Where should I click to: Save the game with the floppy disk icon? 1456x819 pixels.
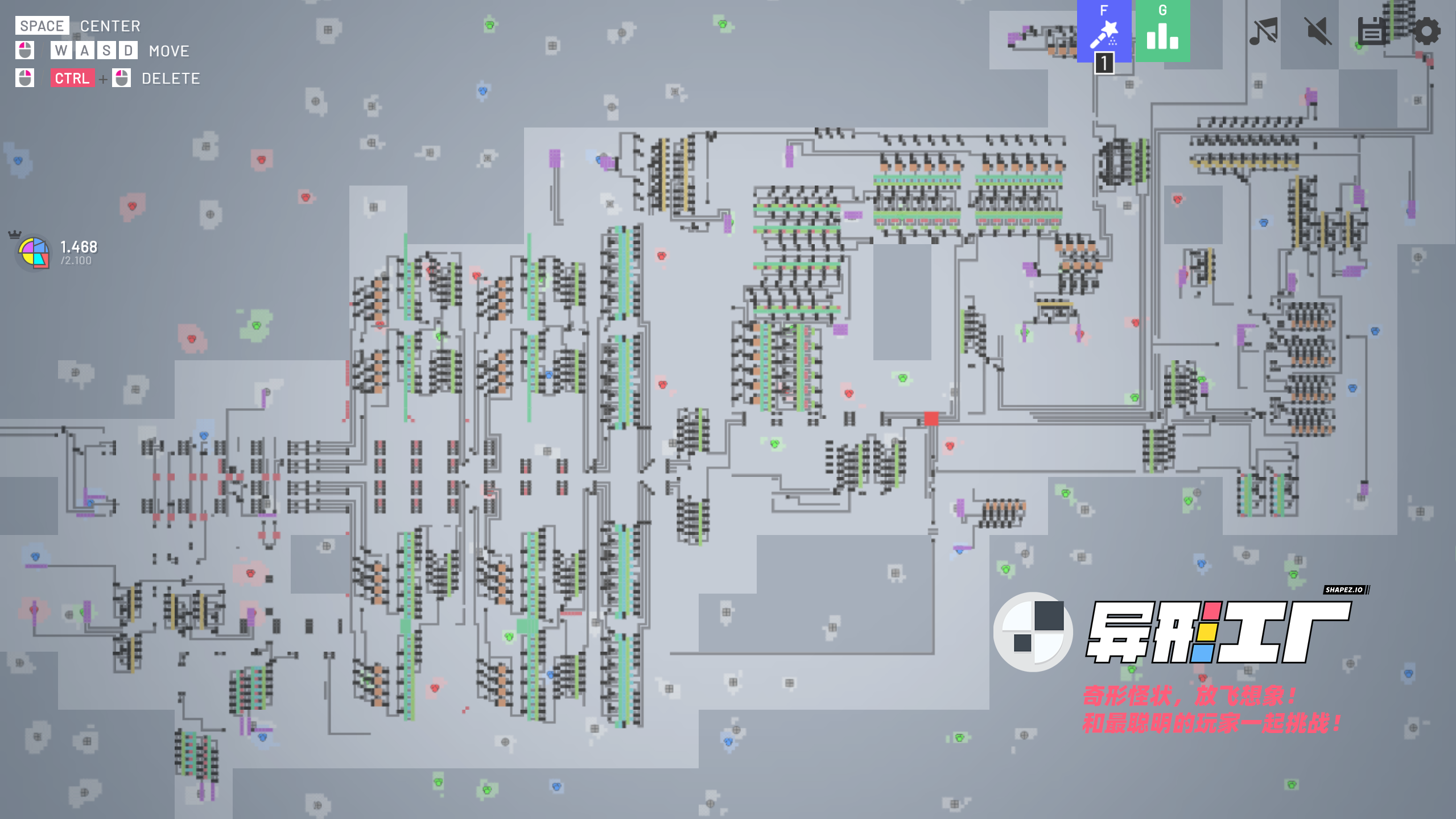pyautogui.click(x=1371, y=31)
